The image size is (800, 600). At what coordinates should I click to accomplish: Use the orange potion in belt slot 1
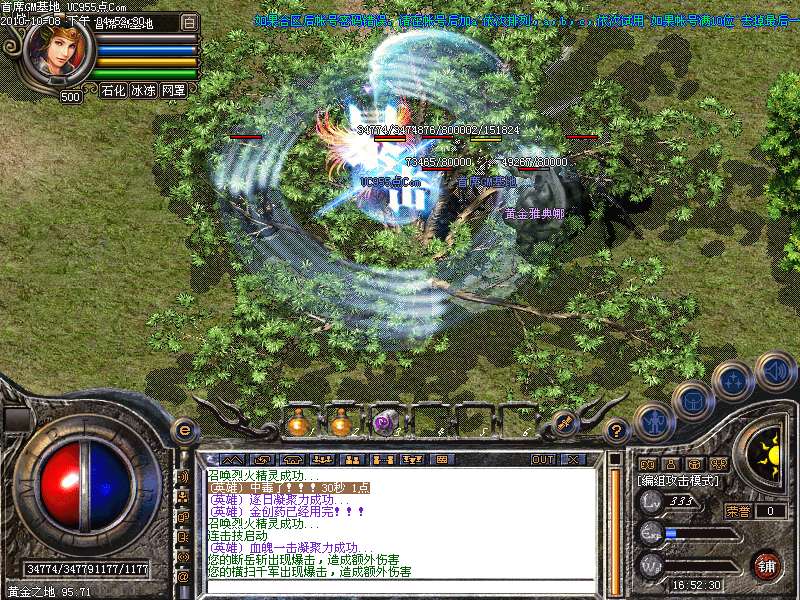pyautogui.click(x=298, y=424)
